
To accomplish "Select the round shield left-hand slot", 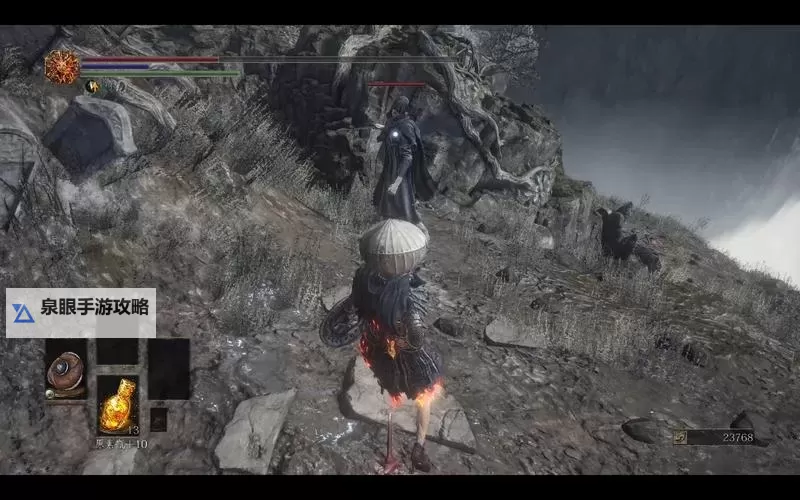I will click(66, 370).
